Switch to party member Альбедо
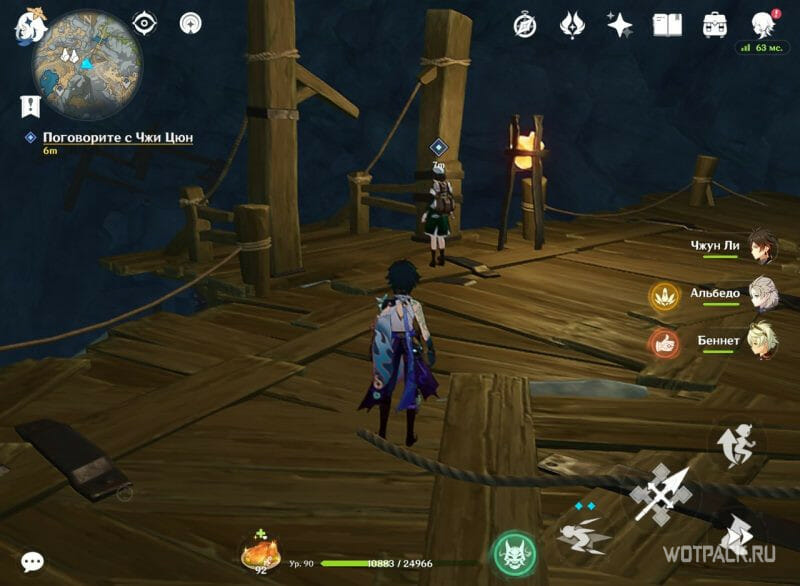 [x=762, y=294]
